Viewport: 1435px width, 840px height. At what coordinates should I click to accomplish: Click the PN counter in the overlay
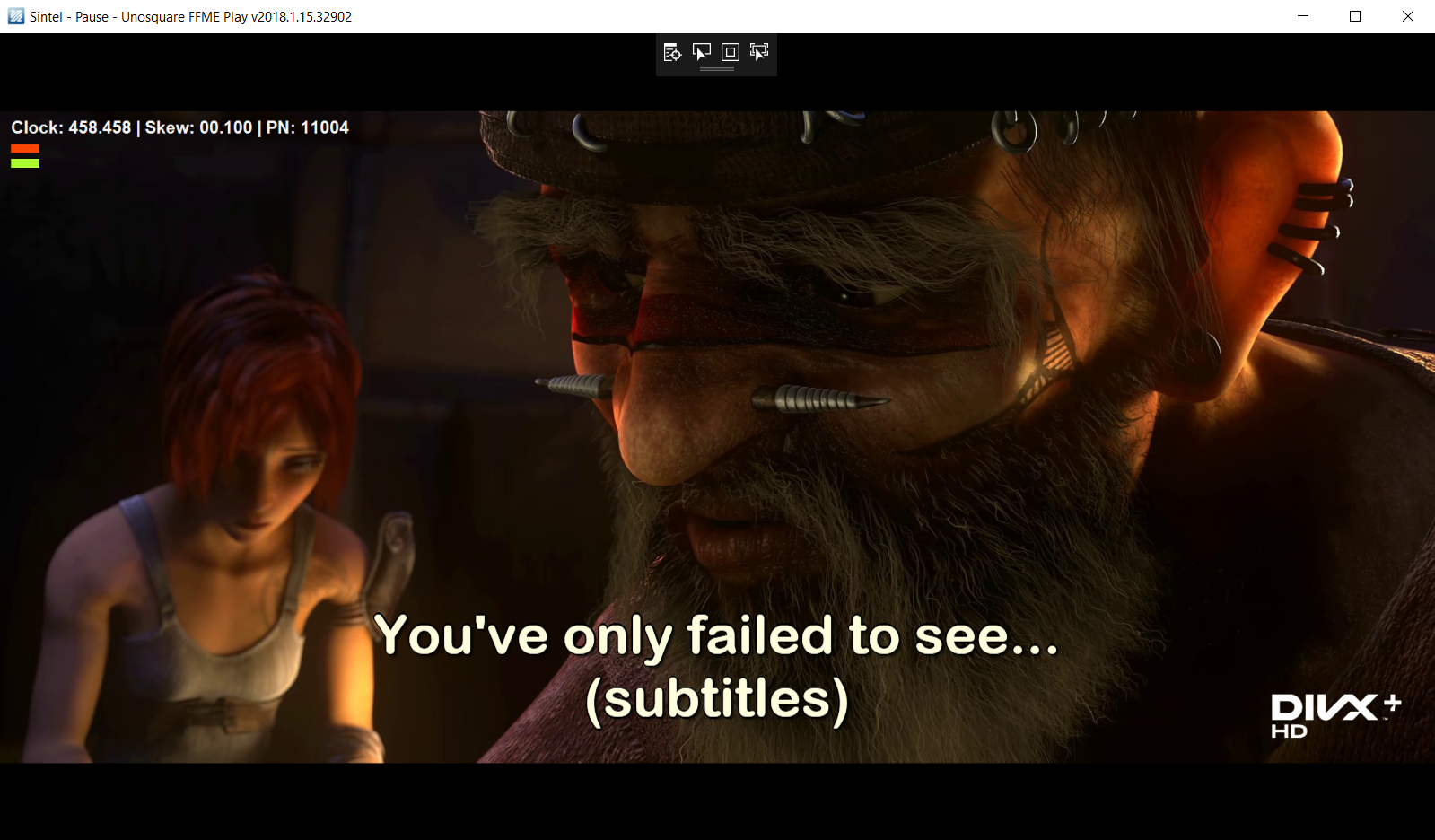[x=310, y=127]
